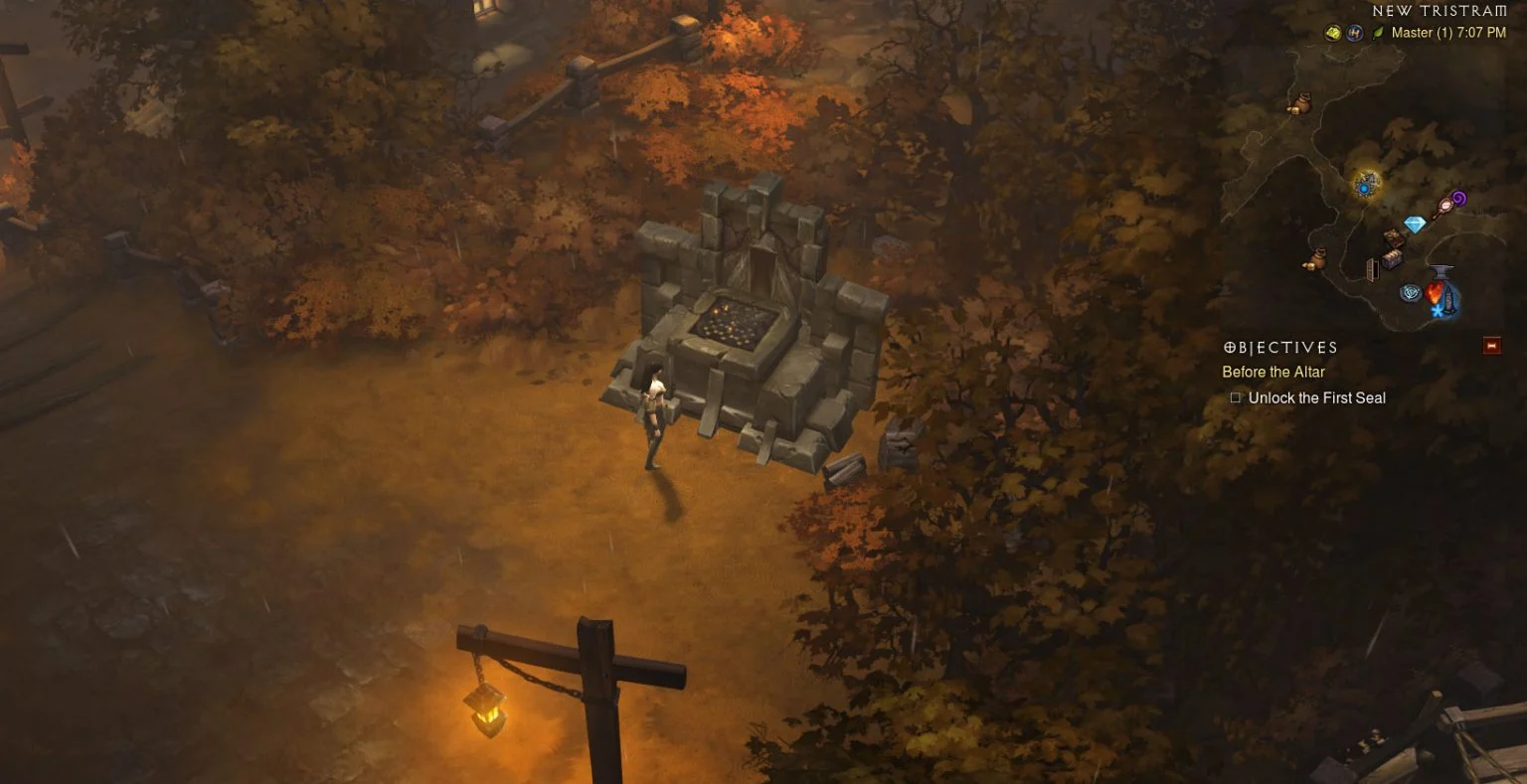This screenshot has width=1527, height=784.
Task: Click the jeweler diamond icon on the minimap
Action: point(1414,223)
